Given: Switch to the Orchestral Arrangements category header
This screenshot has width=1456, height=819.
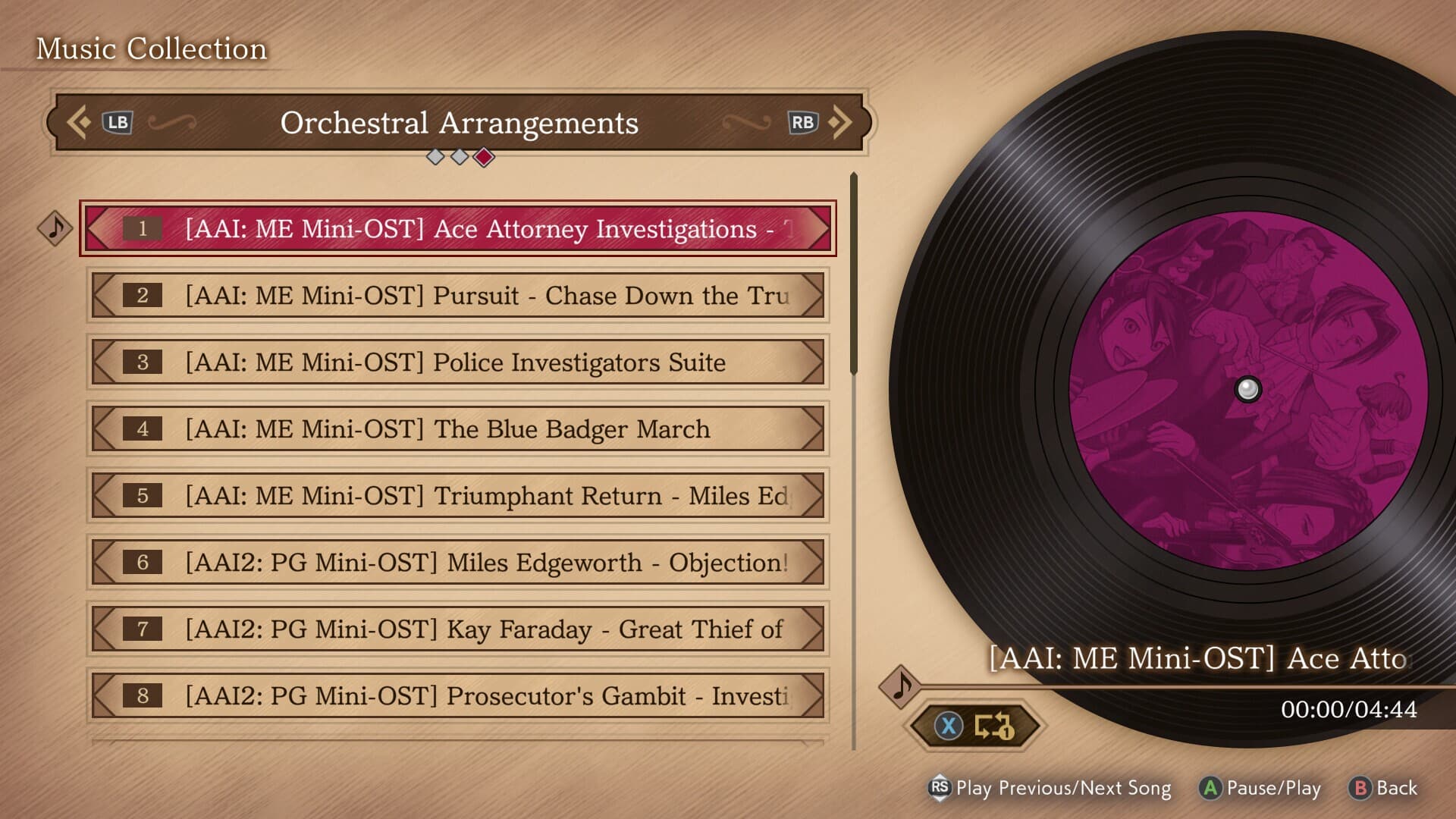Looking at the screenshot, I should pos(460,122).
